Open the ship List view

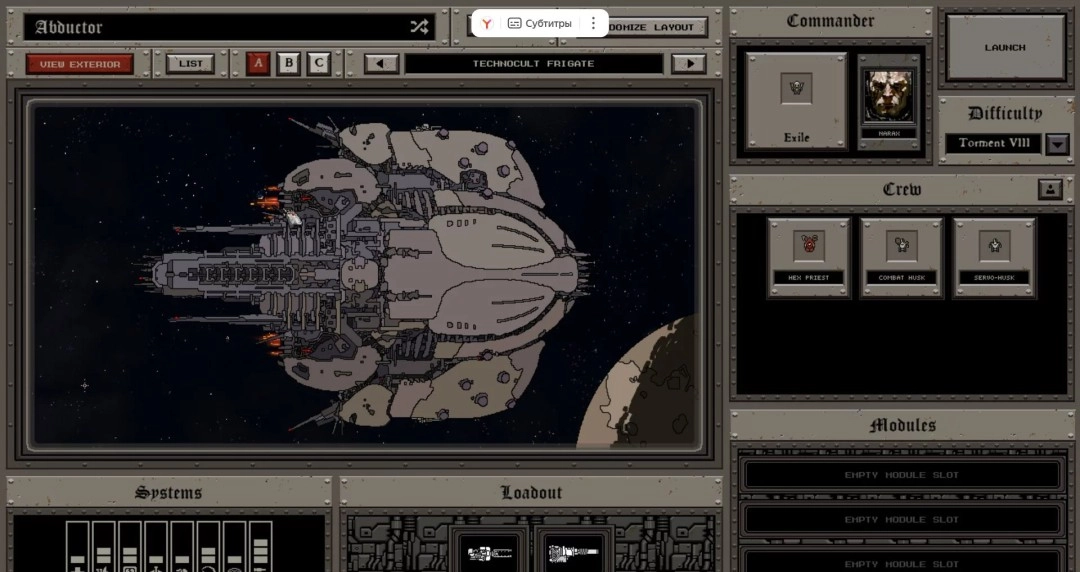(190, 64)
